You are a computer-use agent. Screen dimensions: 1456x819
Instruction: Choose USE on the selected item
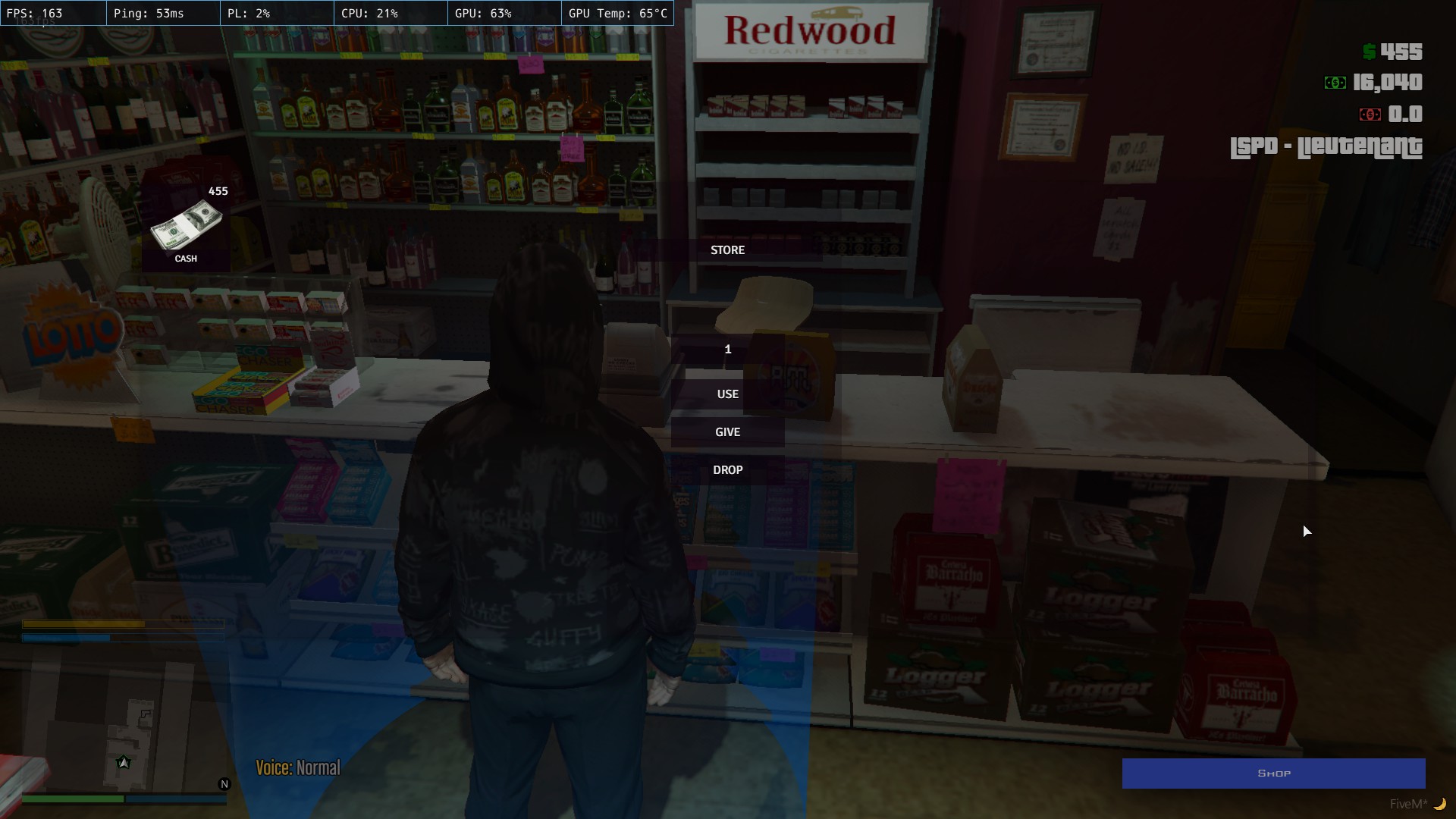point(727,394)
